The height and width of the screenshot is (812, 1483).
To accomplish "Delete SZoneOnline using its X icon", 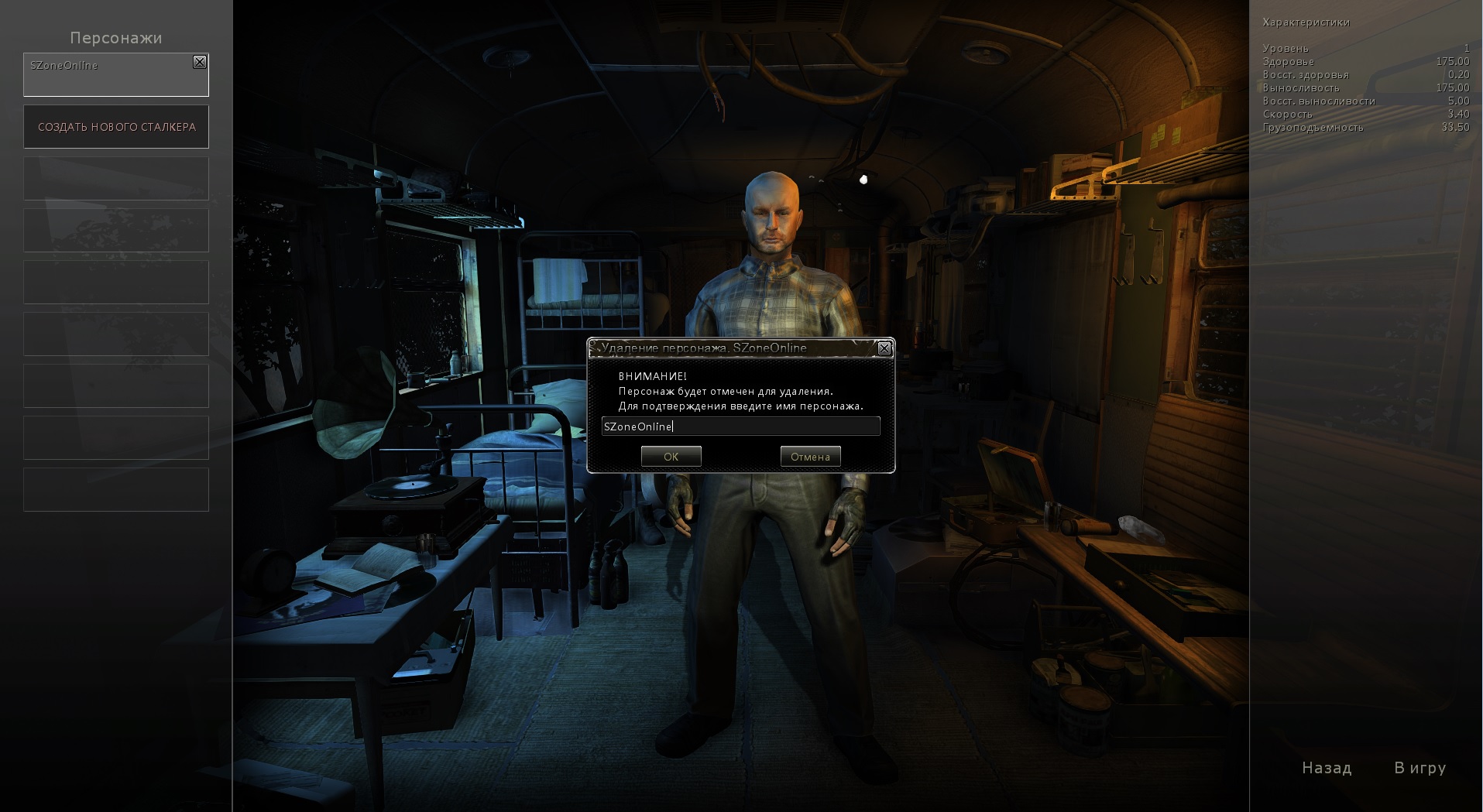I will (200, 62).
